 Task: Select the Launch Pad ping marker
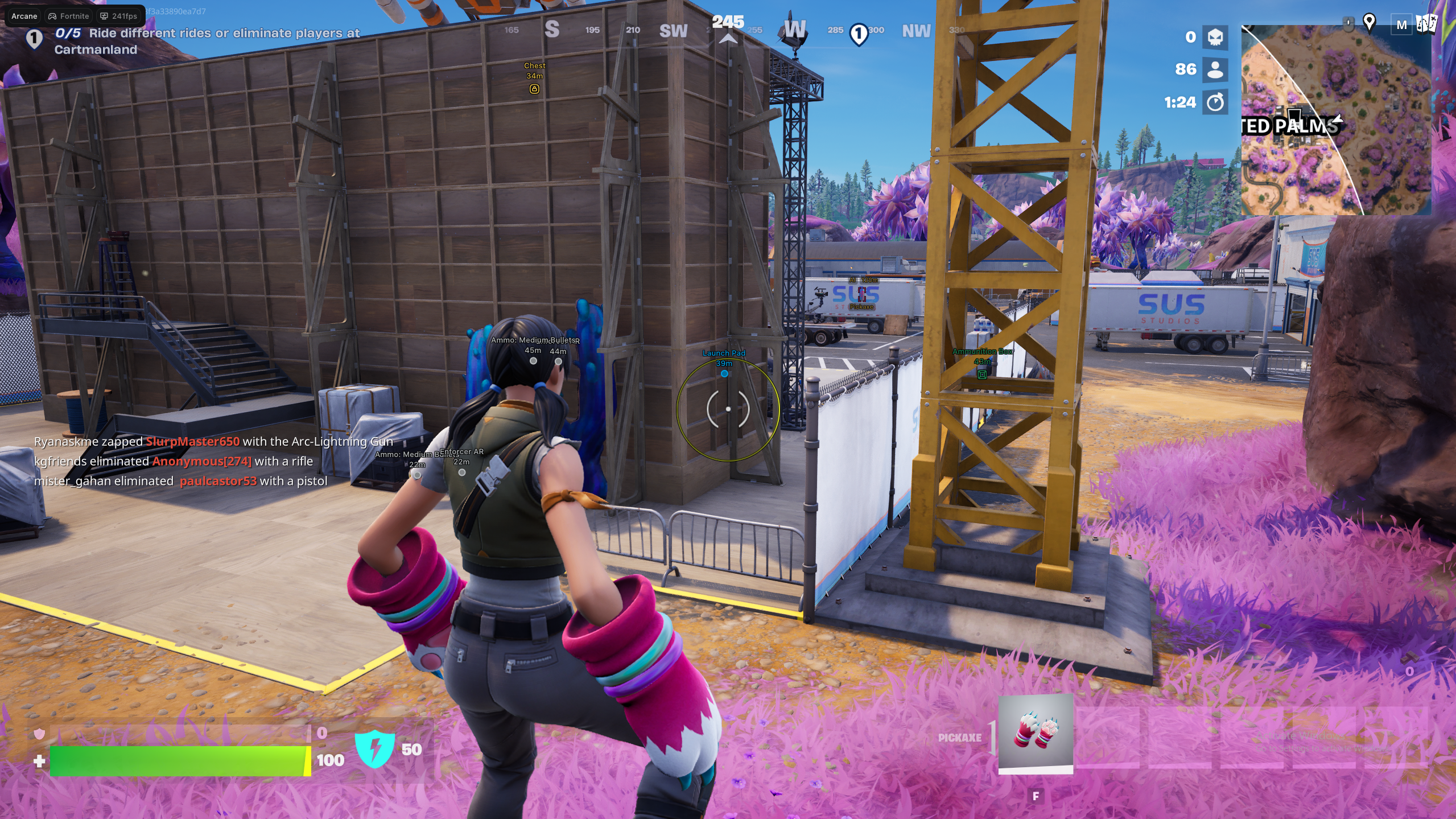(724, 373)
